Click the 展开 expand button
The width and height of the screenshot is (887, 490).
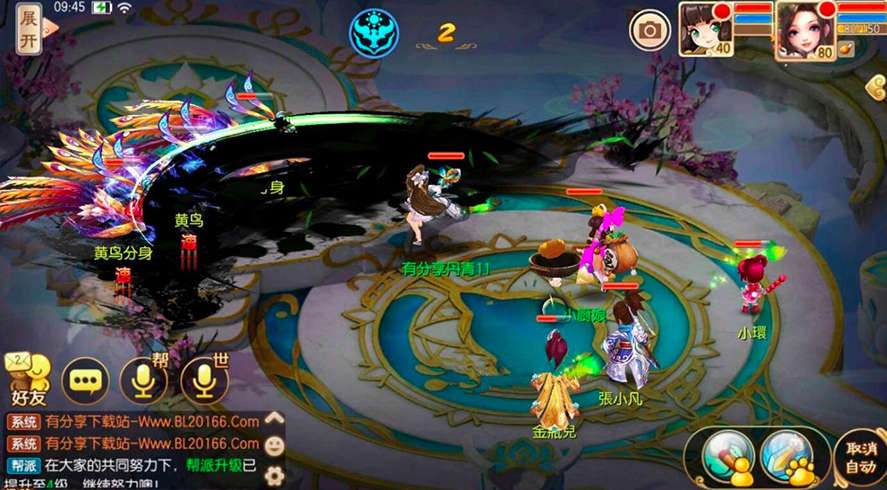tap(29, 31)
